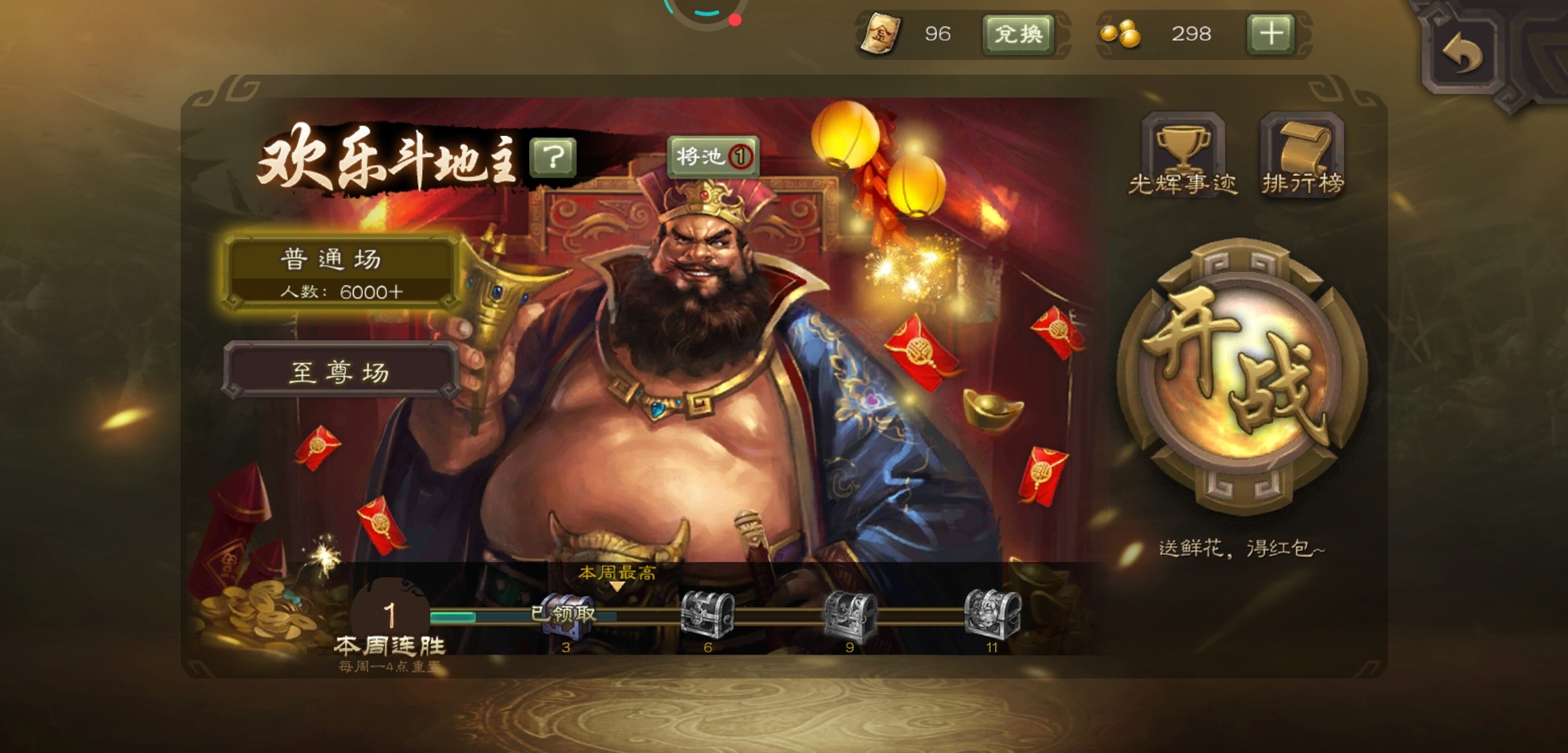This screenshot has height=753, width=1568.
Task: Expand the 兑换 currency exchange panel
Action: pos(1019,35)
